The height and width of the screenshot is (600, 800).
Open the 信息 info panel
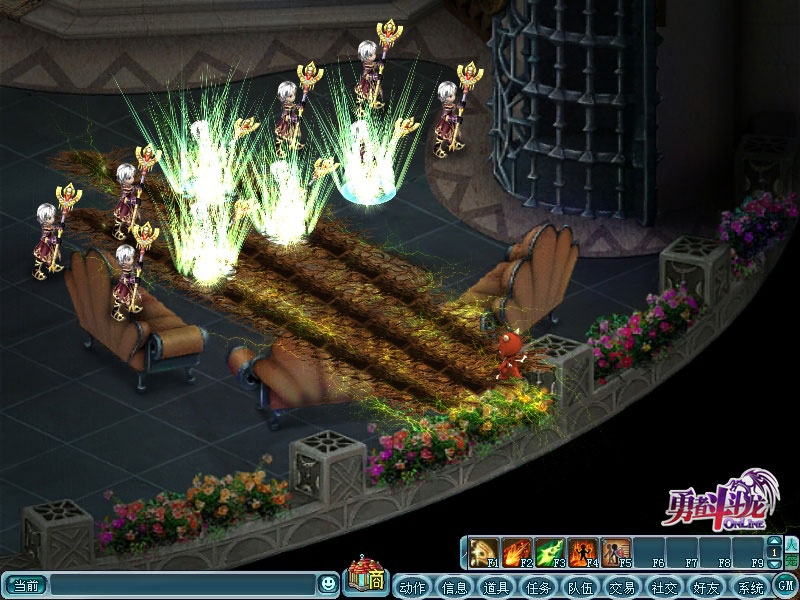pos(454,587)
